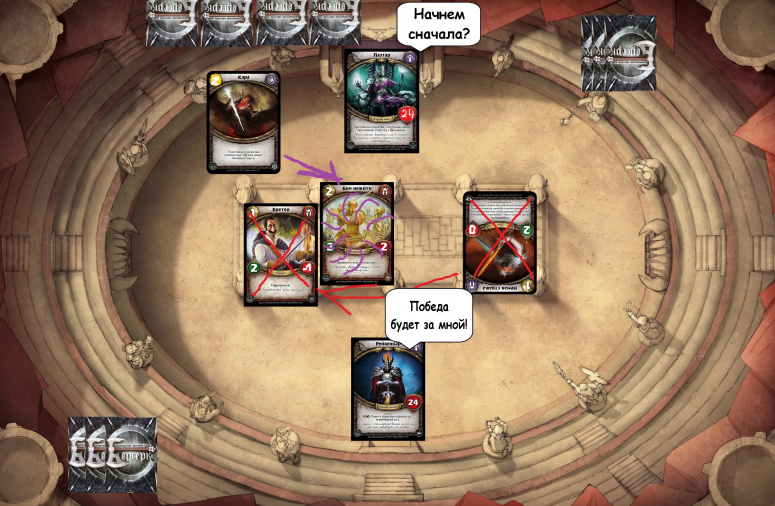Screen dimensions: 775x506
Task: Select the Бич нежити card
Action: [356, 234]
